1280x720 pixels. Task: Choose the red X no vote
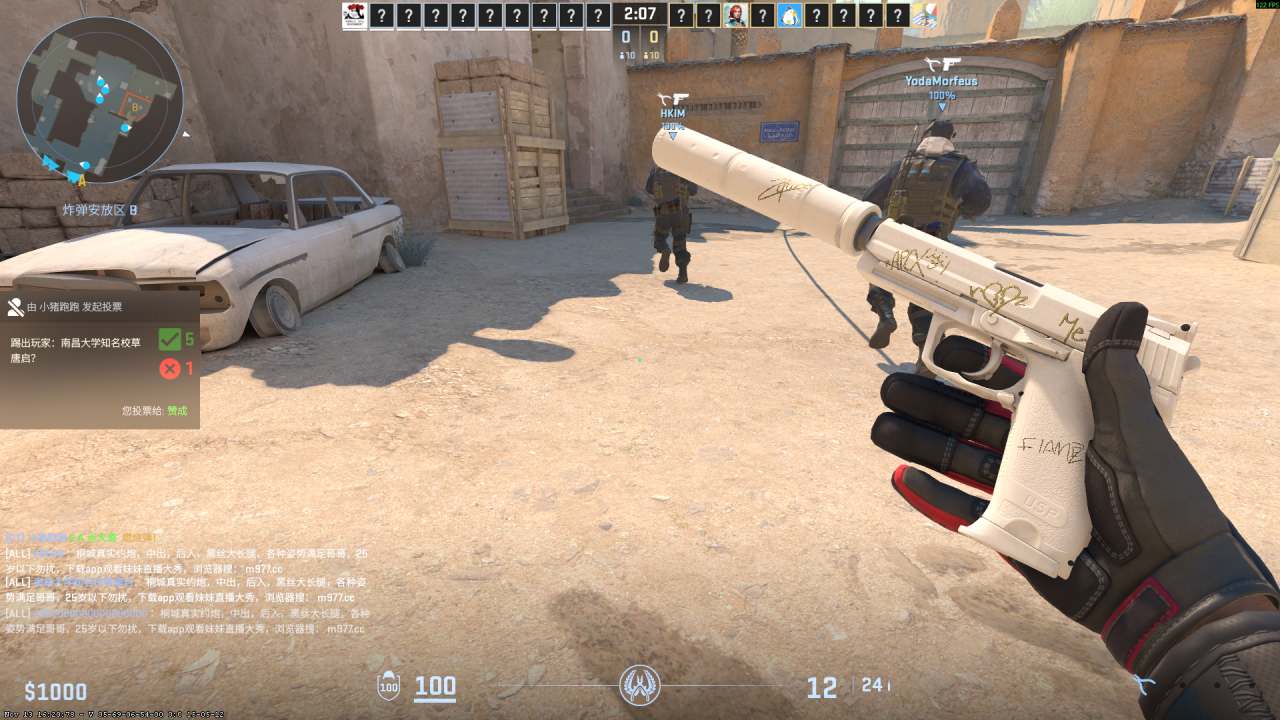click(x=170, y=369)
